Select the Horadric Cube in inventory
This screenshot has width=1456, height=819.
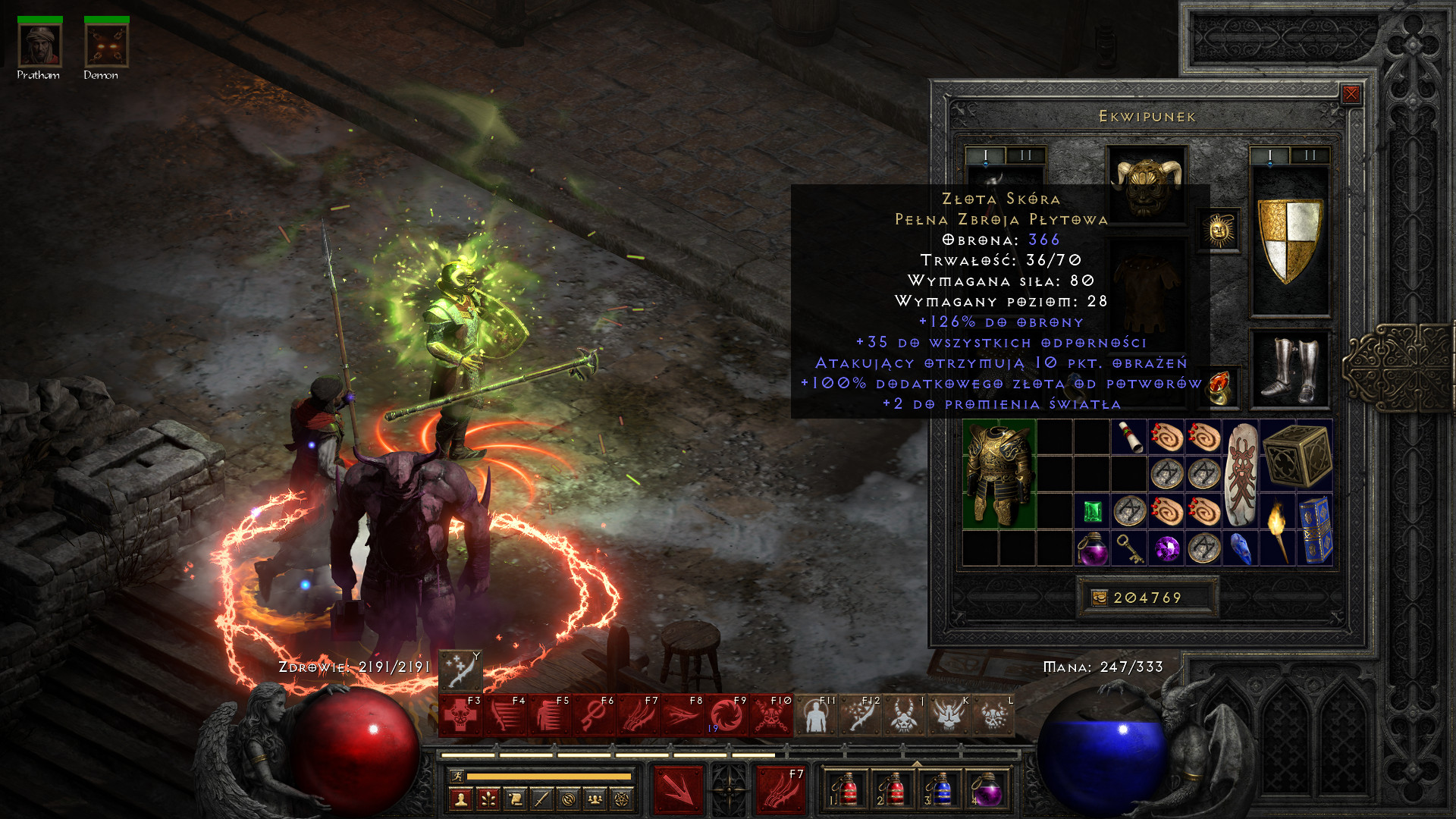[1297, 455]
